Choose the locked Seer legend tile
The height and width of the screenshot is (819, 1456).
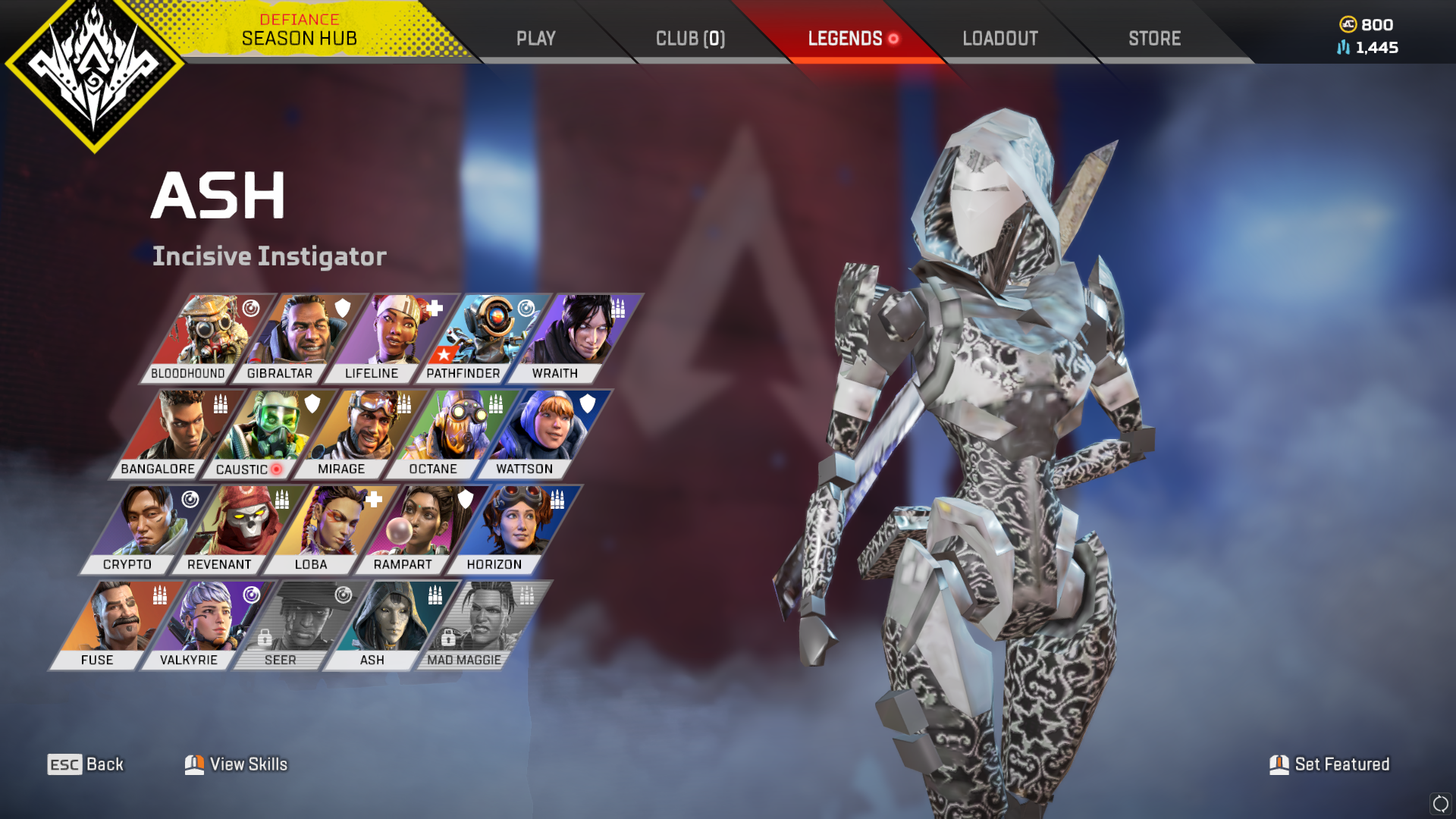296,624
